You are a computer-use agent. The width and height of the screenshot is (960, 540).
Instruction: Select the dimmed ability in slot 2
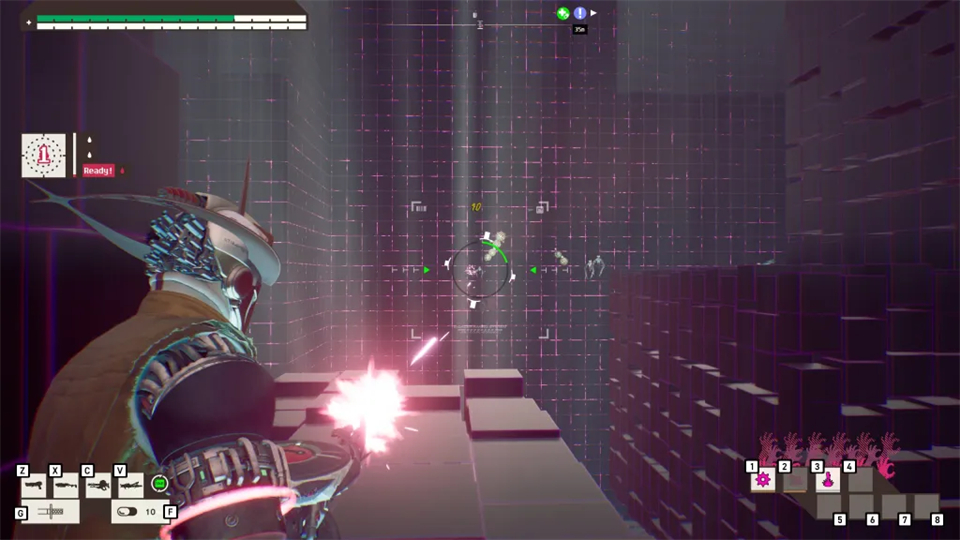(x=796, y=480)
